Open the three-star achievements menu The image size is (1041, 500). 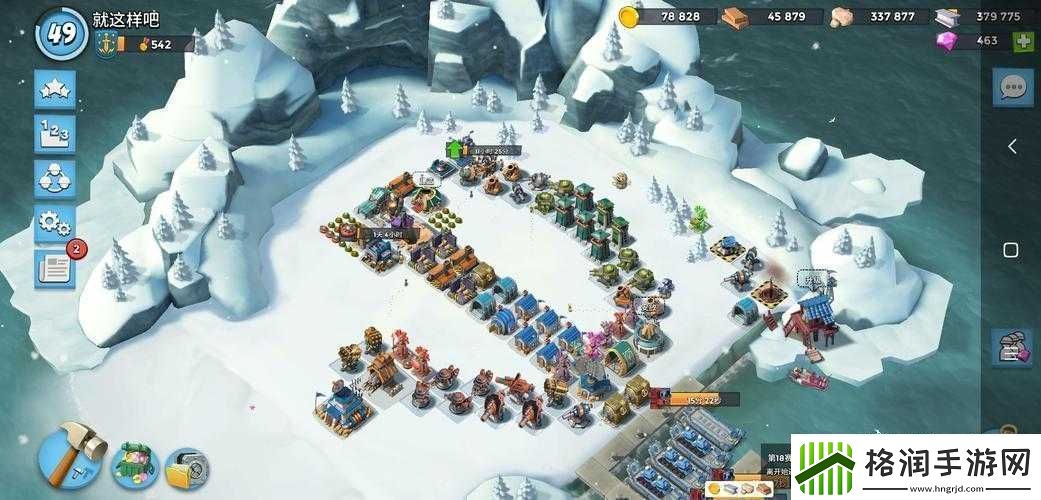click(x=54, y=89)
